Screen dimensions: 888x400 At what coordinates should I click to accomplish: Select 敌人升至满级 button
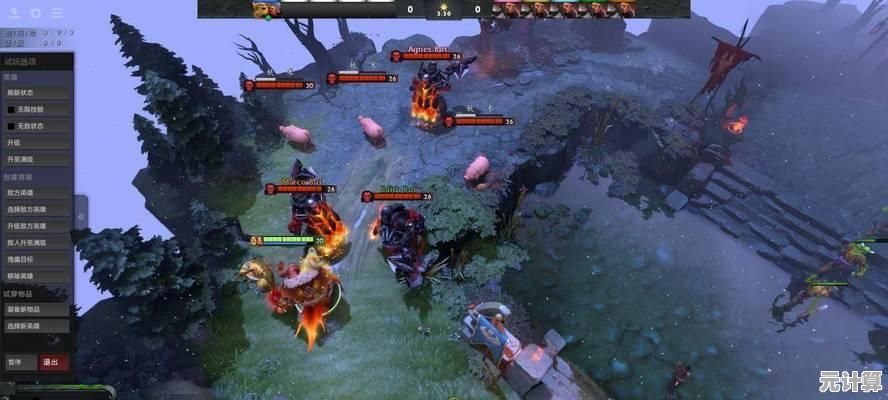coord(36,242)
